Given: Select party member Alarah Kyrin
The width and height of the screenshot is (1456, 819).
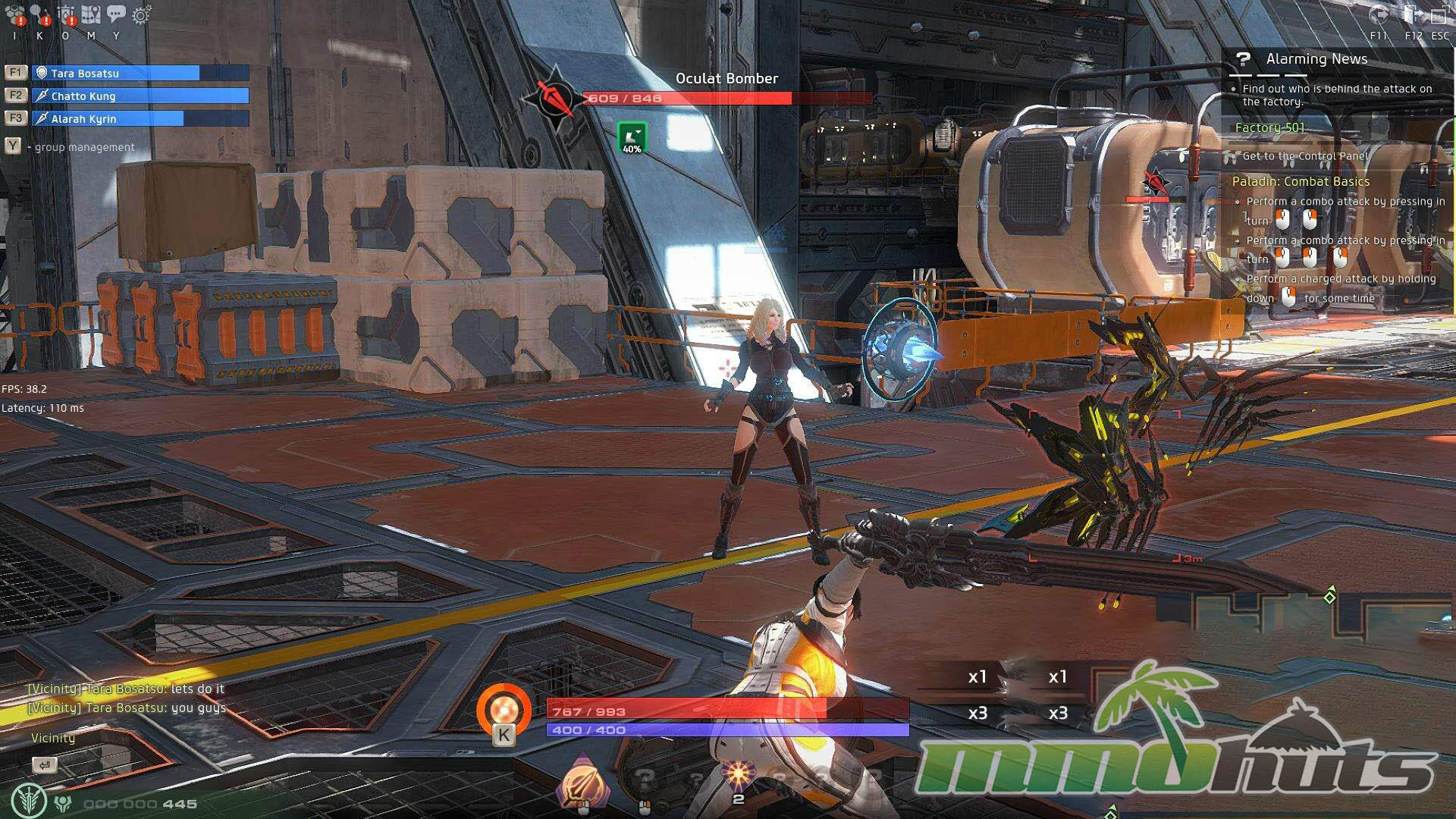Looking at the screenshot, I should 140,118.
